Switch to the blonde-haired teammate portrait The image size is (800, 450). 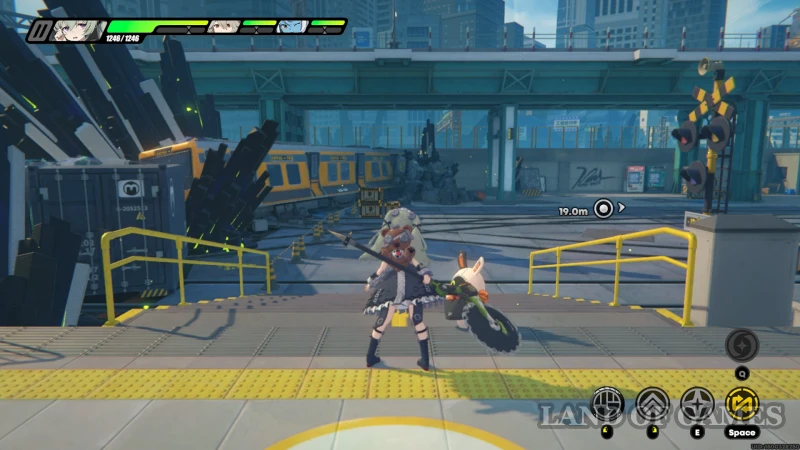pyautogui.click(x=223, y=26)
